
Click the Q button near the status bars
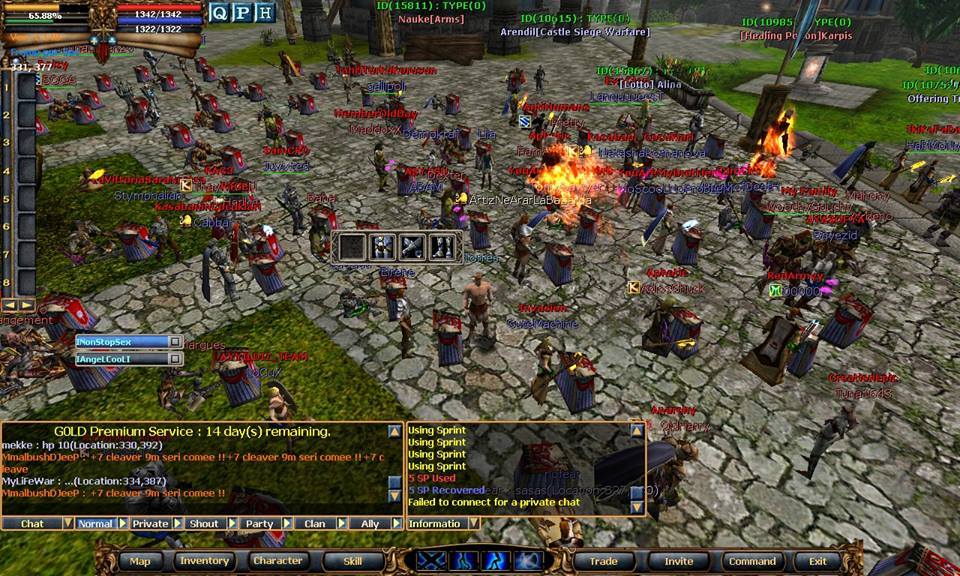pos(220,13)
